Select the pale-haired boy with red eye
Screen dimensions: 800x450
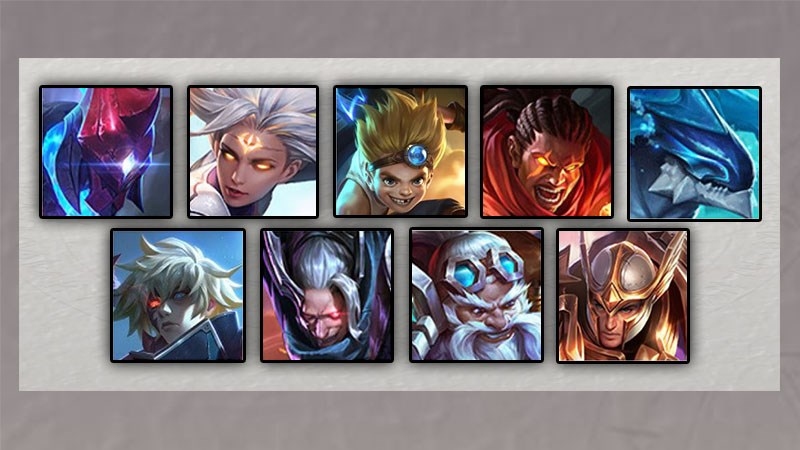pyautogui.click(x=178, y=295)
